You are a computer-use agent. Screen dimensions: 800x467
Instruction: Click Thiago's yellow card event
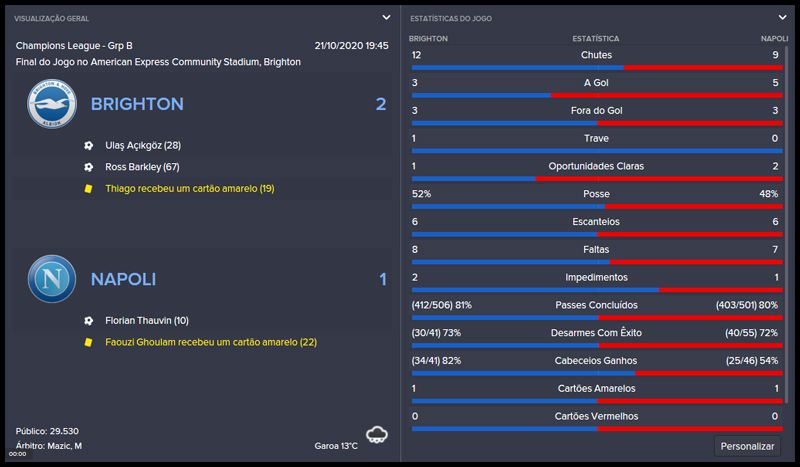click(x=189, y=188)
